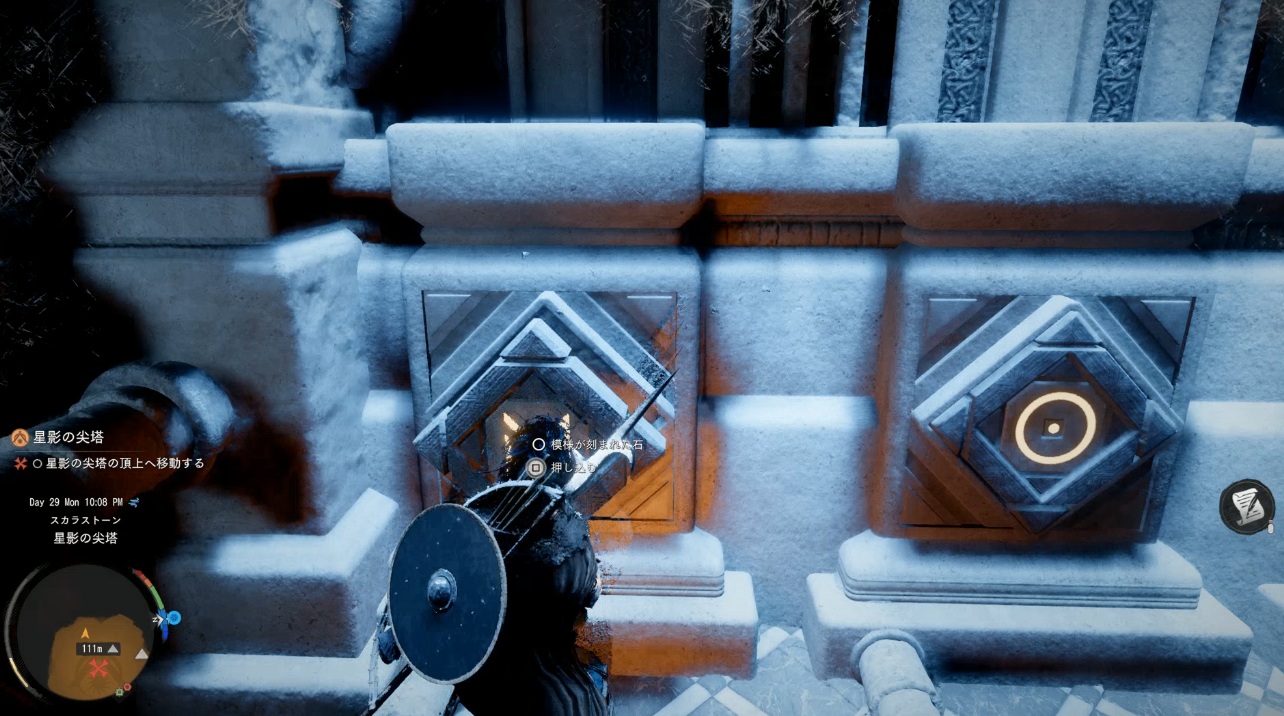This screenshot has height=716, width=1284.
Task: Open the scroll and quill journal icon
Action: click(1247, 506)
